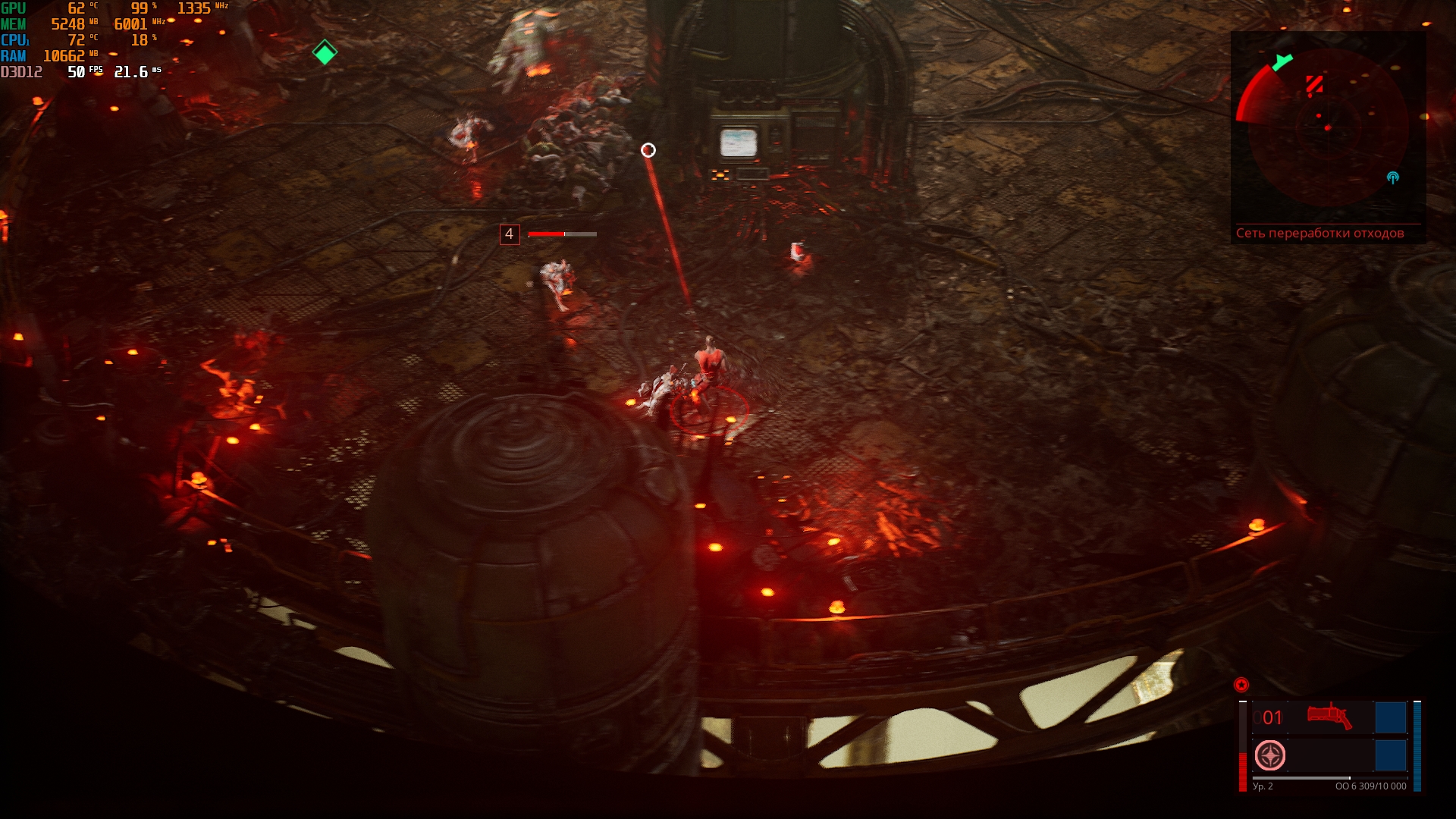This screenshot has height=819, width=1456.
Task: Click the green diamond waypoint indicator
Action: coord(325,52)
